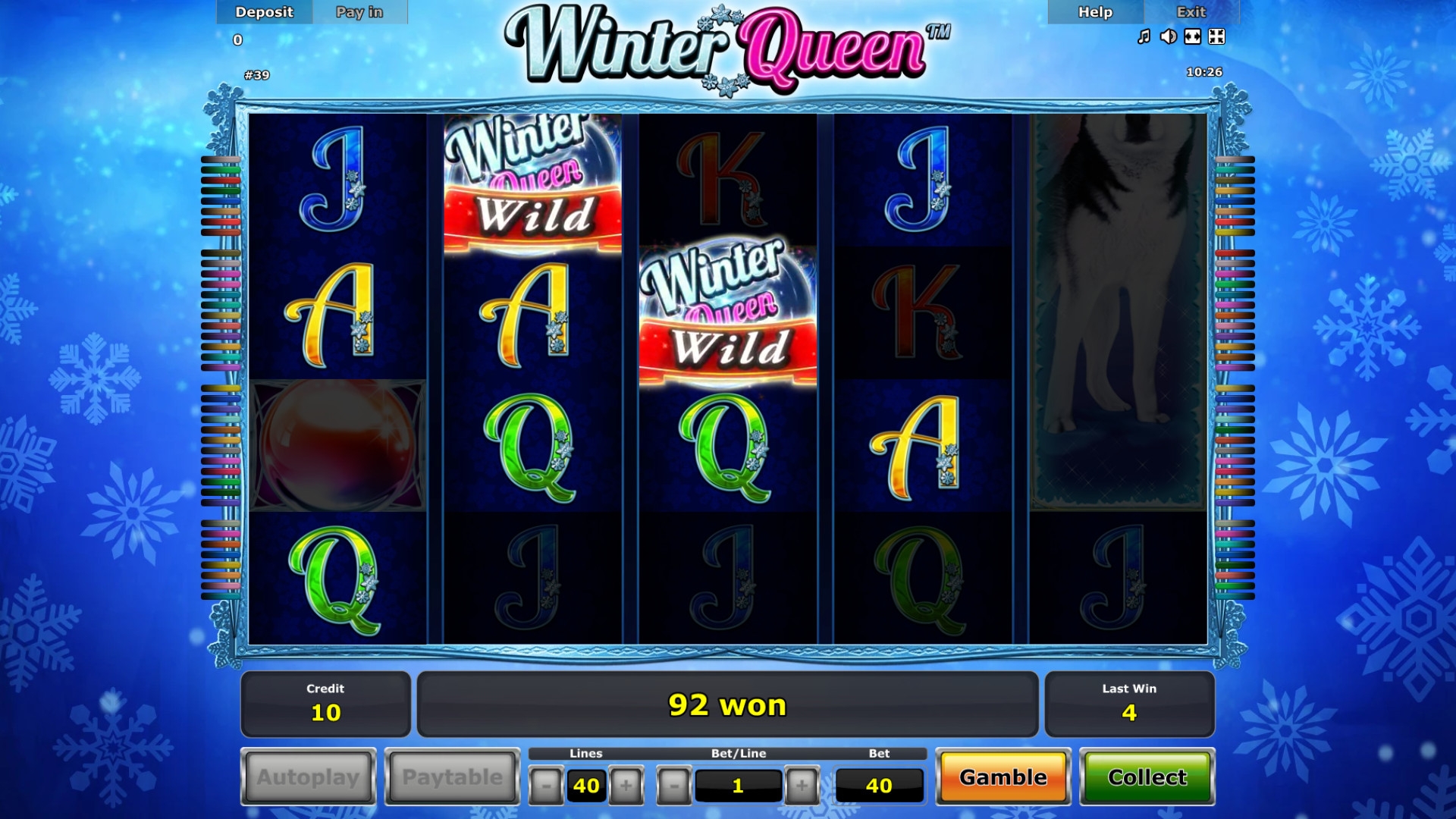Lower the Bet/Line value
Image resolution: width=1456 pixels, height=819 pixels.
pyautogui.click(x=674, y=786)
